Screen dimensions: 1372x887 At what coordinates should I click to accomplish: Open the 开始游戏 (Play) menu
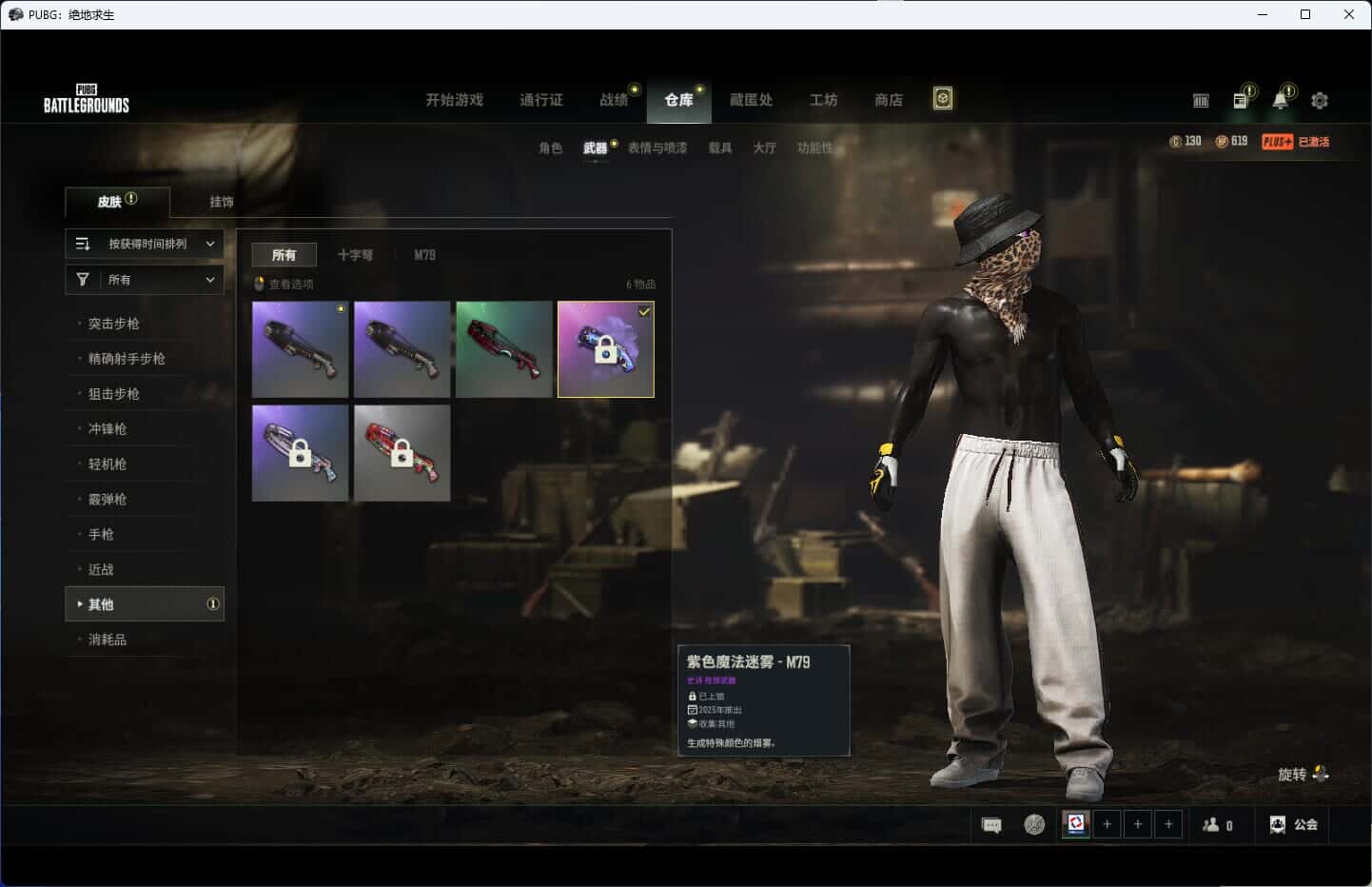click(x=454, y=100)
